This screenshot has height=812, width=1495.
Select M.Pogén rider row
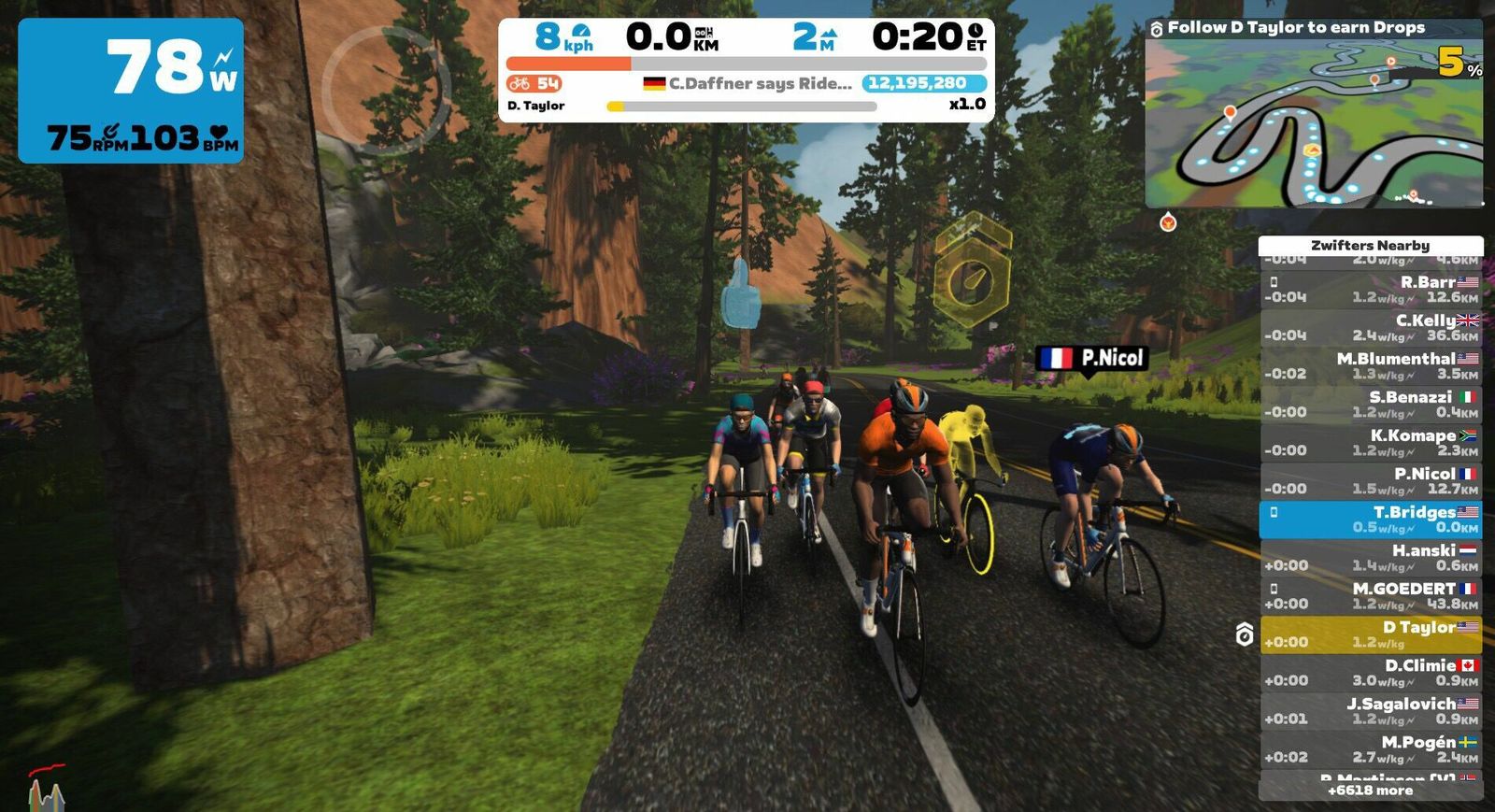click(x=1371, y=749)
